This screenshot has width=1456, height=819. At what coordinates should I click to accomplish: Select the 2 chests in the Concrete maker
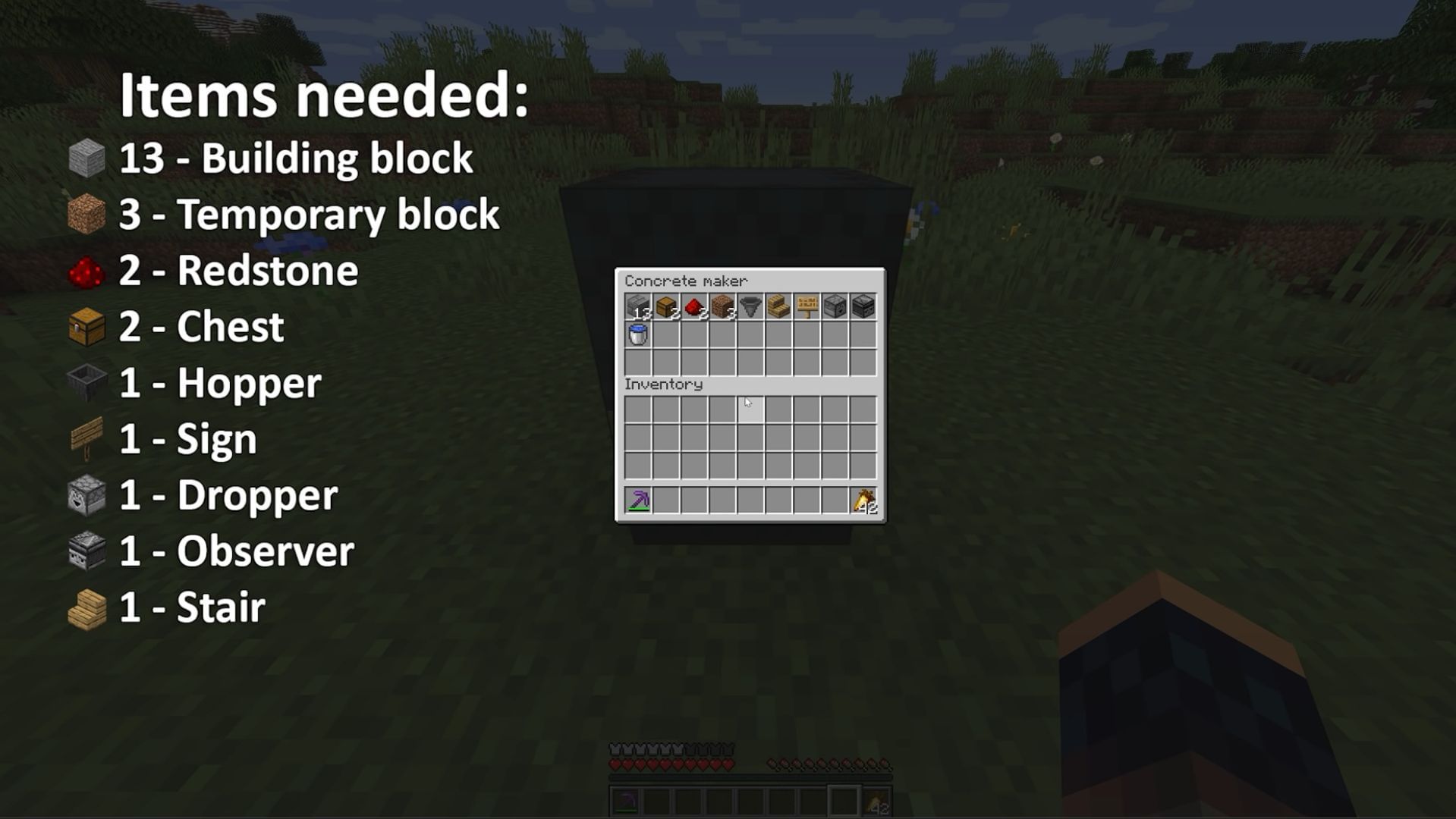pos(666,306)
